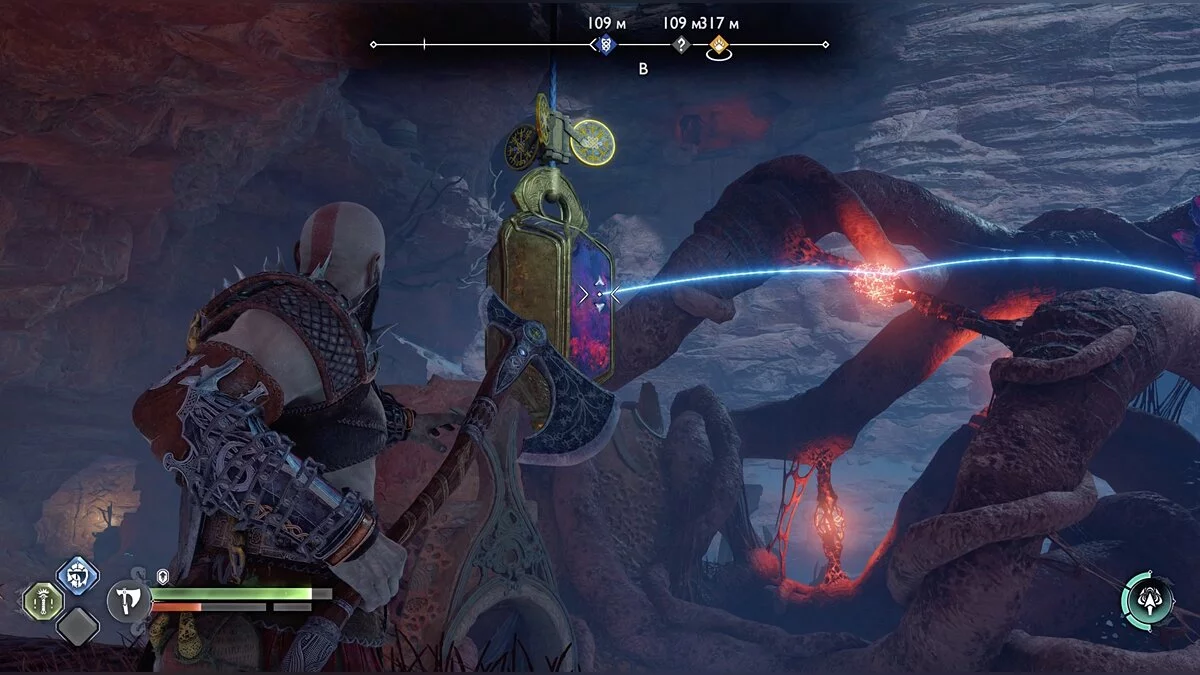
Task: Choose the orange paw quest marker
Action: coord(718,44)
